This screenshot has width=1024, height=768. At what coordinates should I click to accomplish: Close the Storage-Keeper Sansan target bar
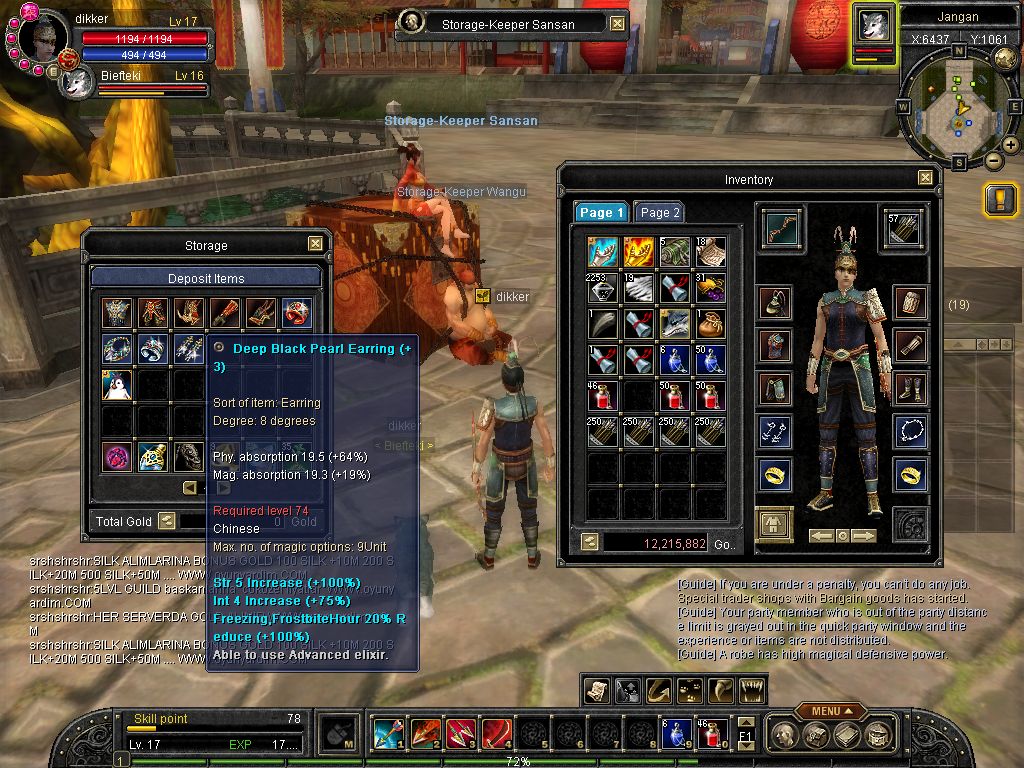pyautogui.click(x=617, y=24)
